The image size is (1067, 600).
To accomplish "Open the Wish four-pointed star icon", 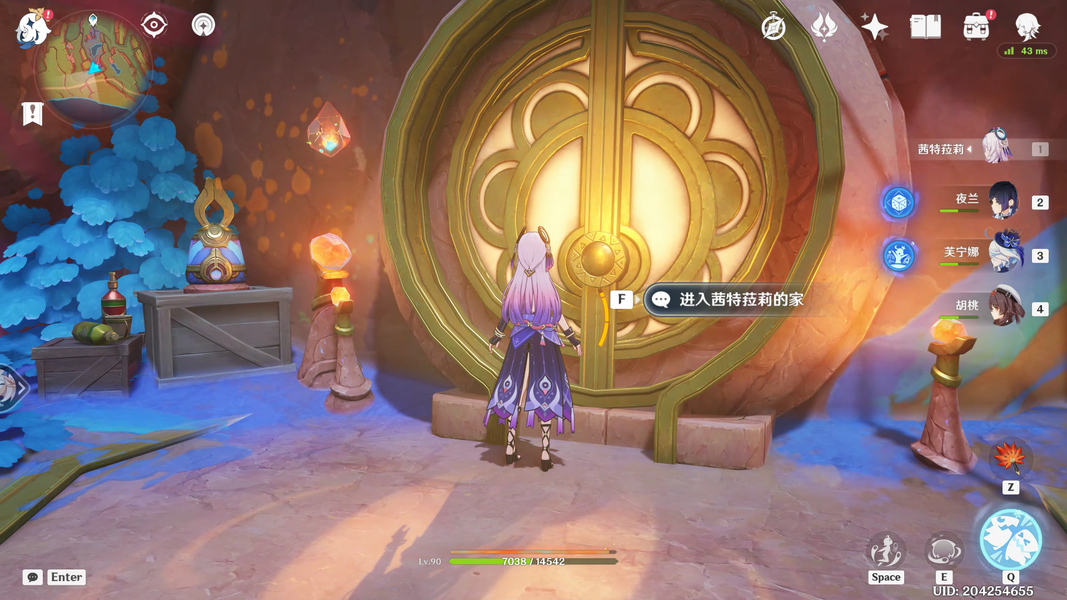I will [874, 27].
